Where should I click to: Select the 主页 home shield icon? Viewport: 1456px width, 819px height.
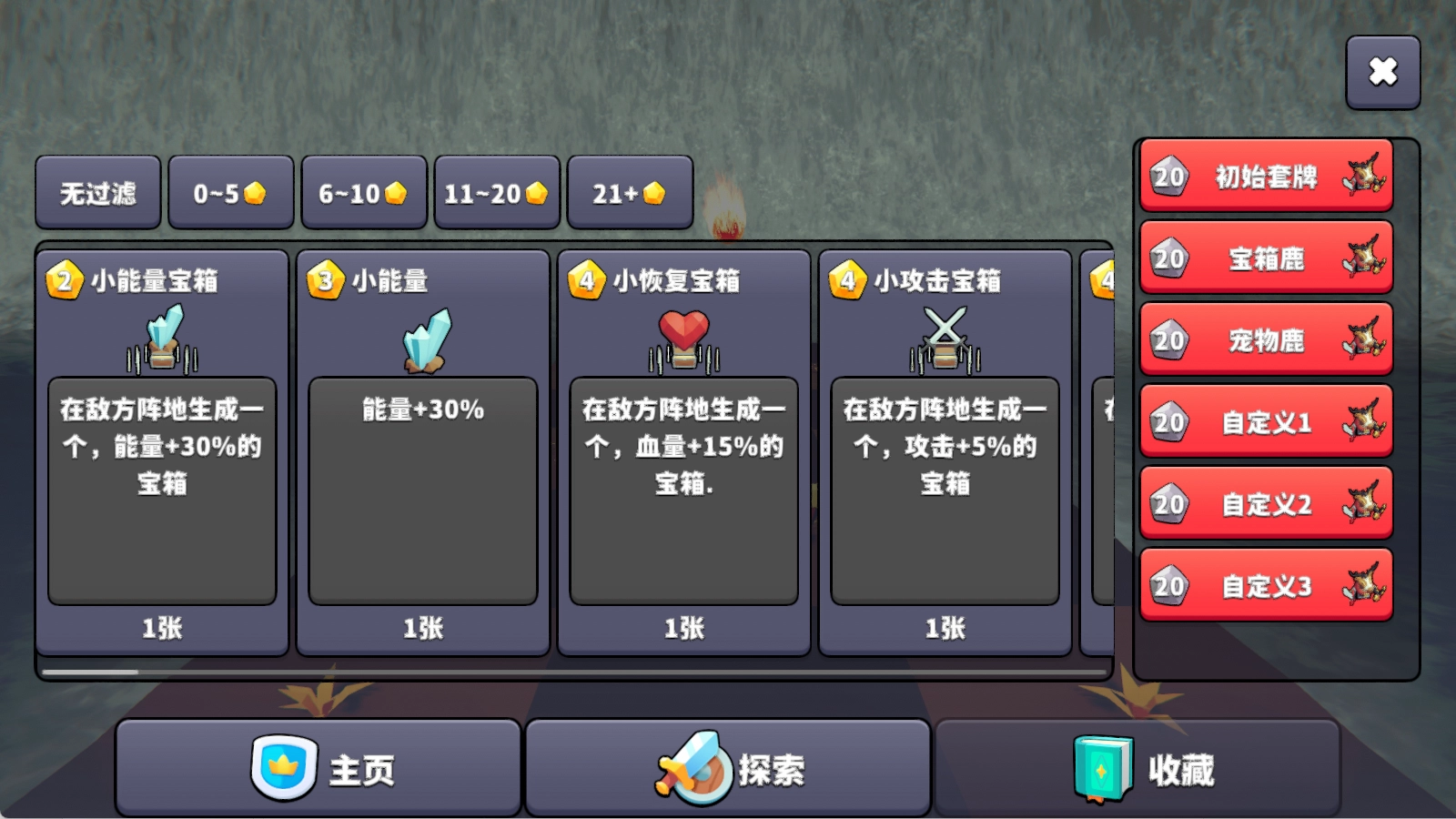tap(282, 769)
